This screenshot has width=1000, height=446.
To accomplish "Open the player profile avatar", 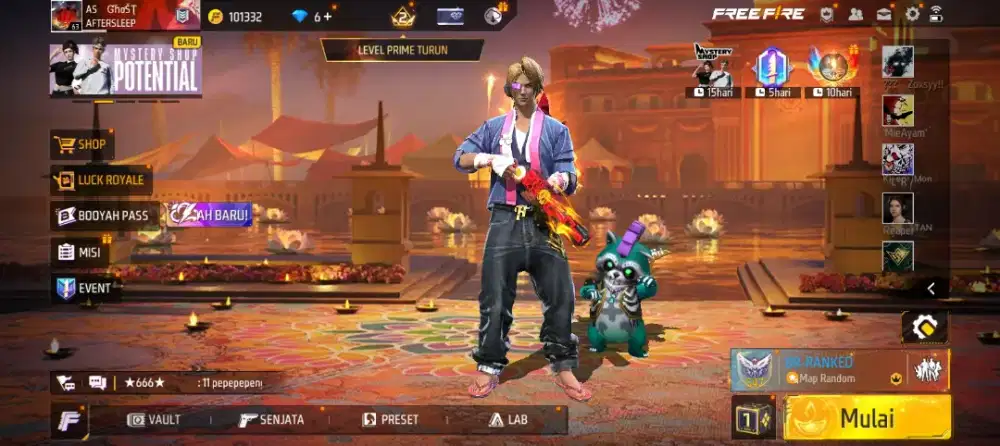I will 66,15.
